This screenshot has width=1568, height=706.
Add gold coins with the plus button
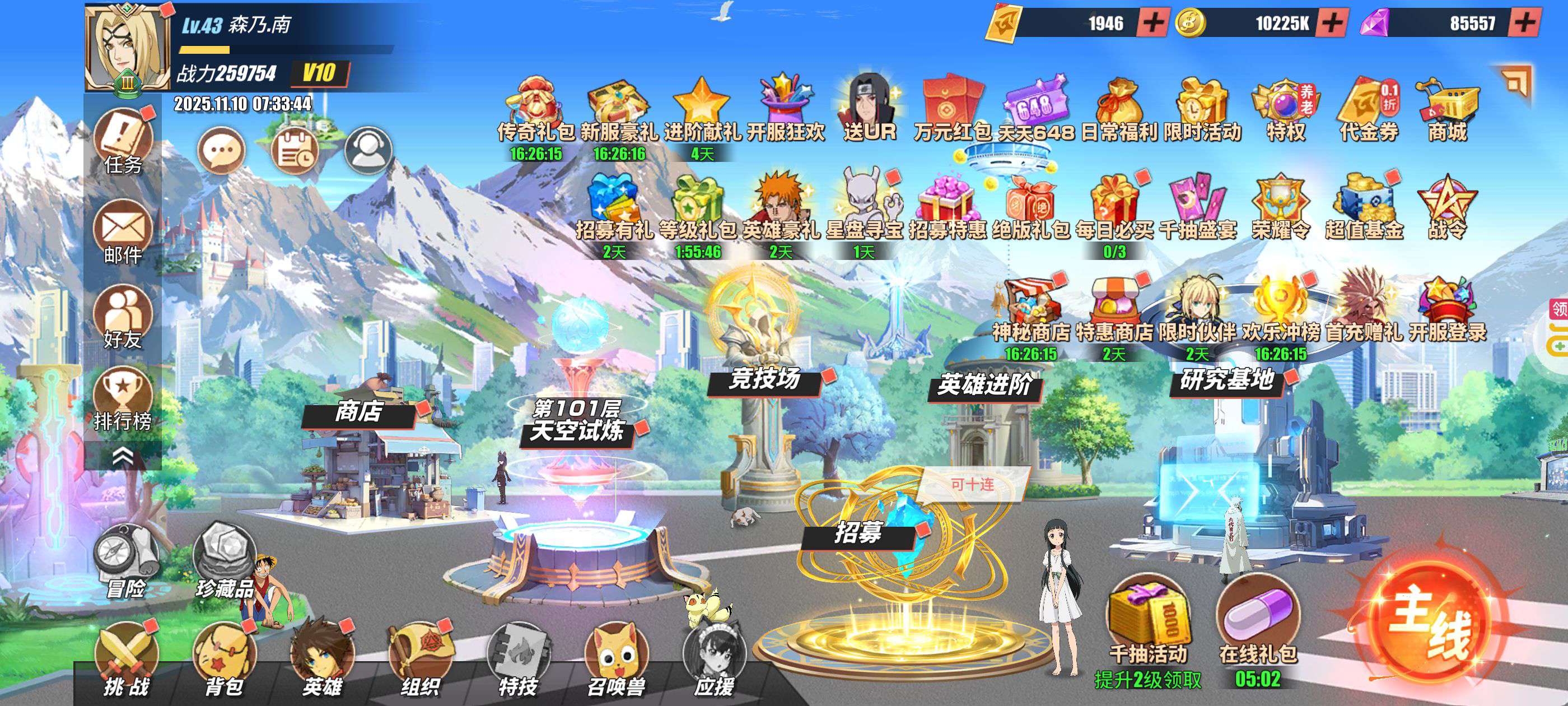[x=1332, y=23]
